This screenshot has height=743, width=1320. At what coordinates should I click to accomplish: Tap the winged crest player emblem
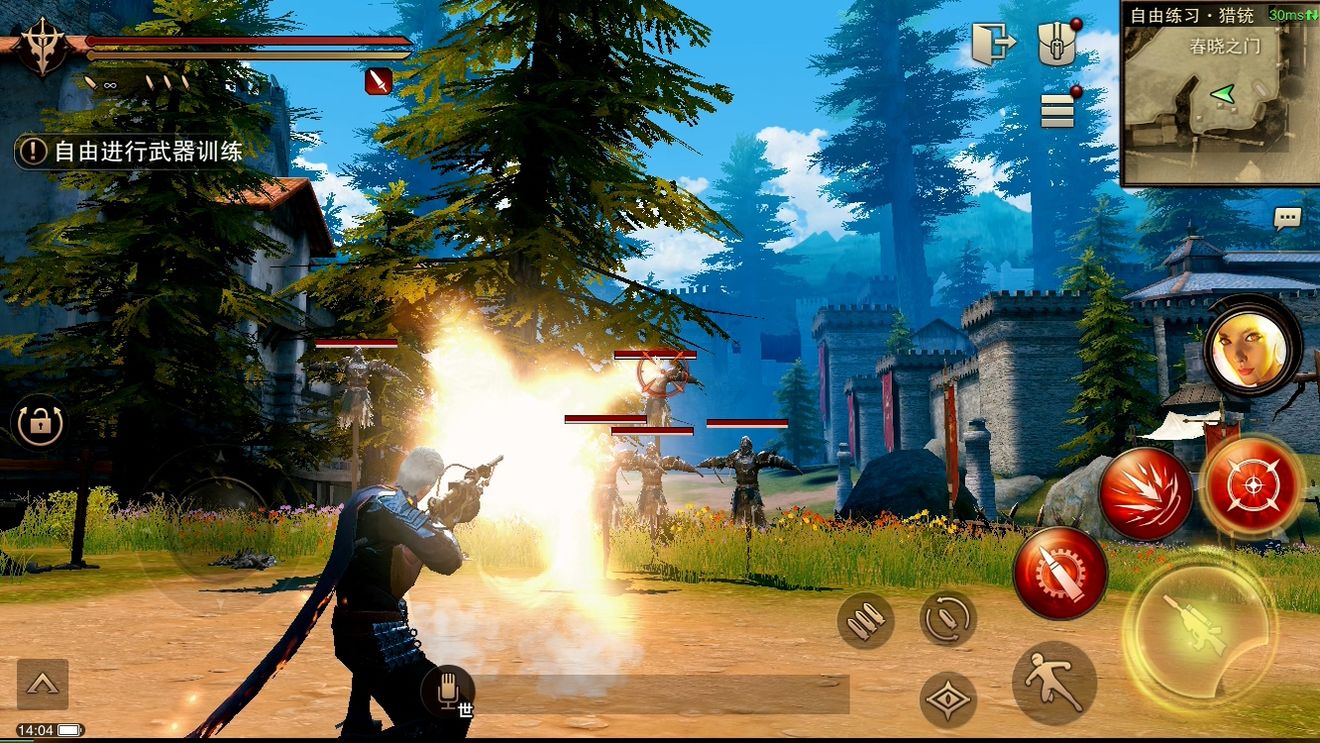click(x=42, y=47)
